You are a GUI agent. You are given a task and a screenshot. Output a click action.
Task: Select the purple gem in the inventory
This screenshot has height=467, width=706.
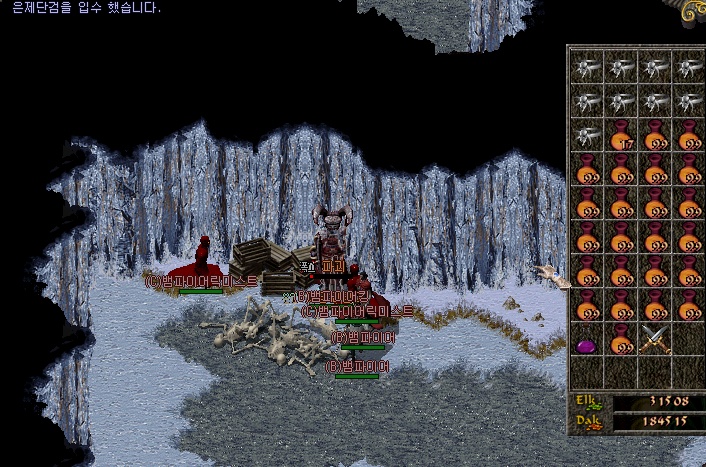(587, 344)
